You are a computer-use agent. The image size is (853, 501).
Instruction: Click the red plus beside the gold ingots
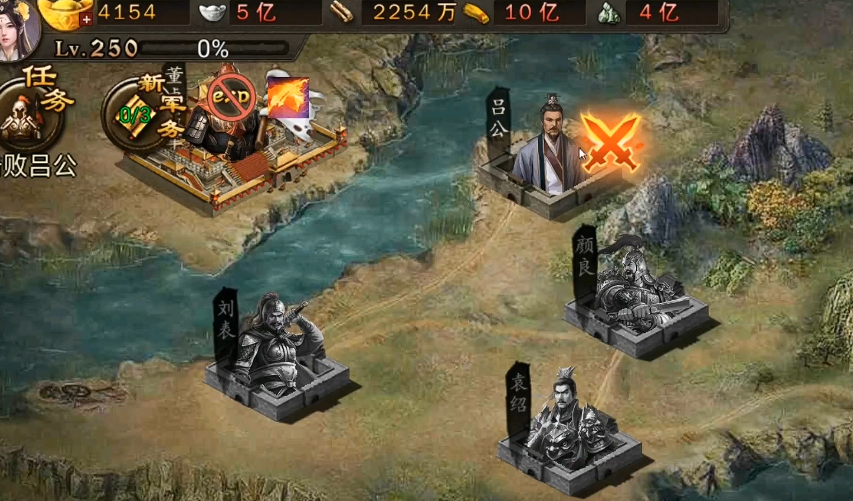(86, 19)
